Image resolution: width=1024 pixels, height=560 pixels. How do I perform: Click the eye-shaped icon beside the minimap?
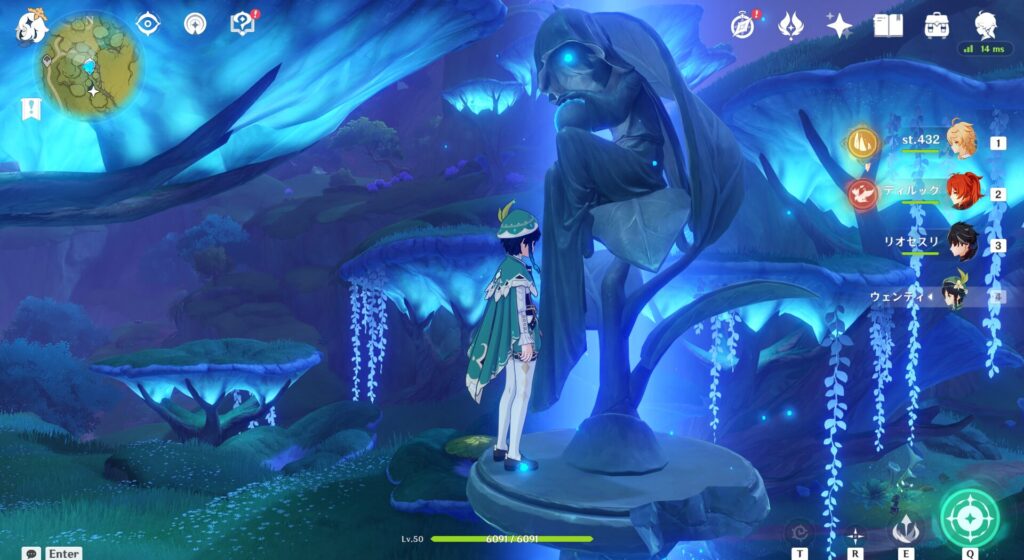coord(148,23)
